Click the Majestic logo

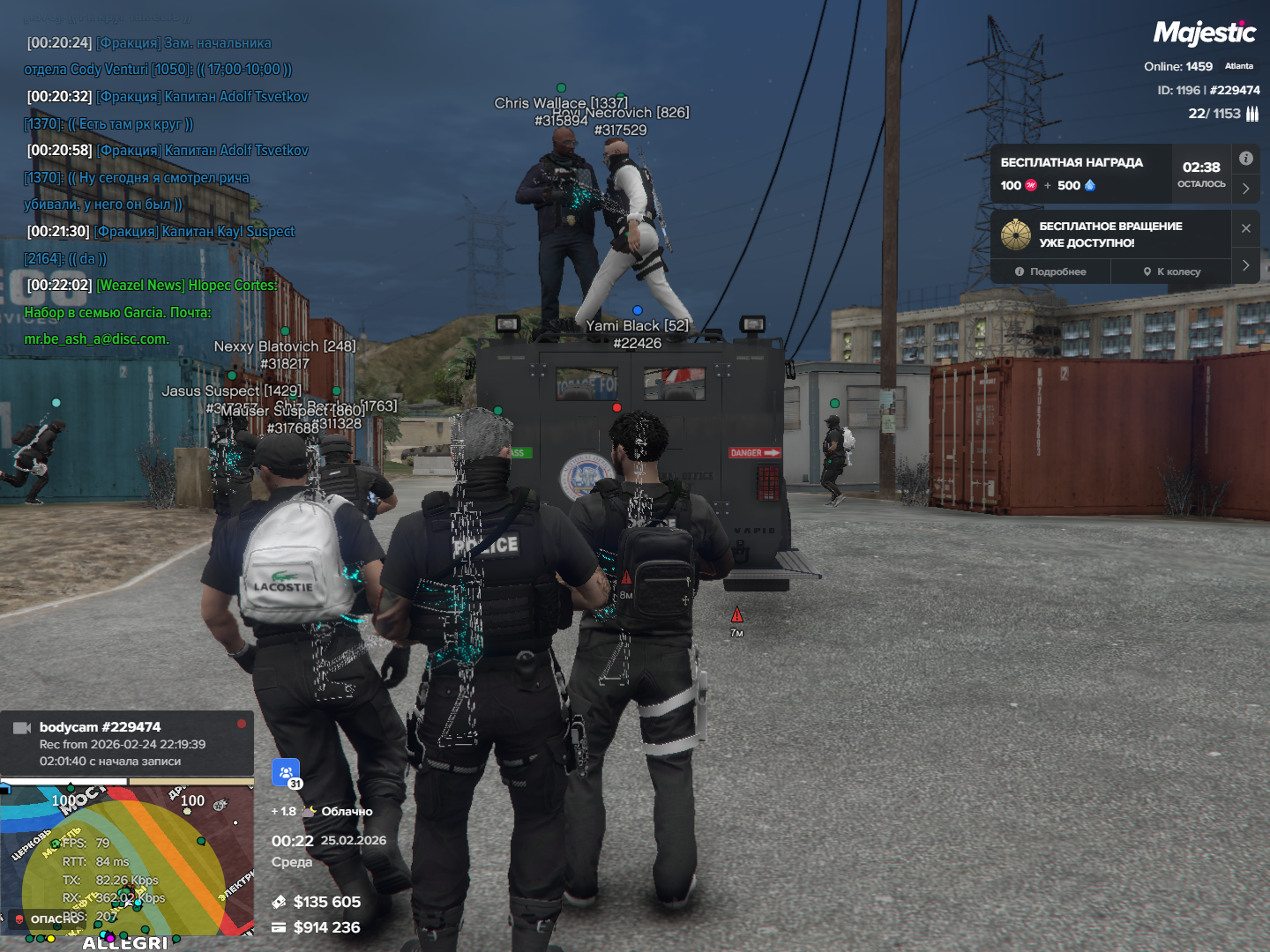click(1204, 33)
